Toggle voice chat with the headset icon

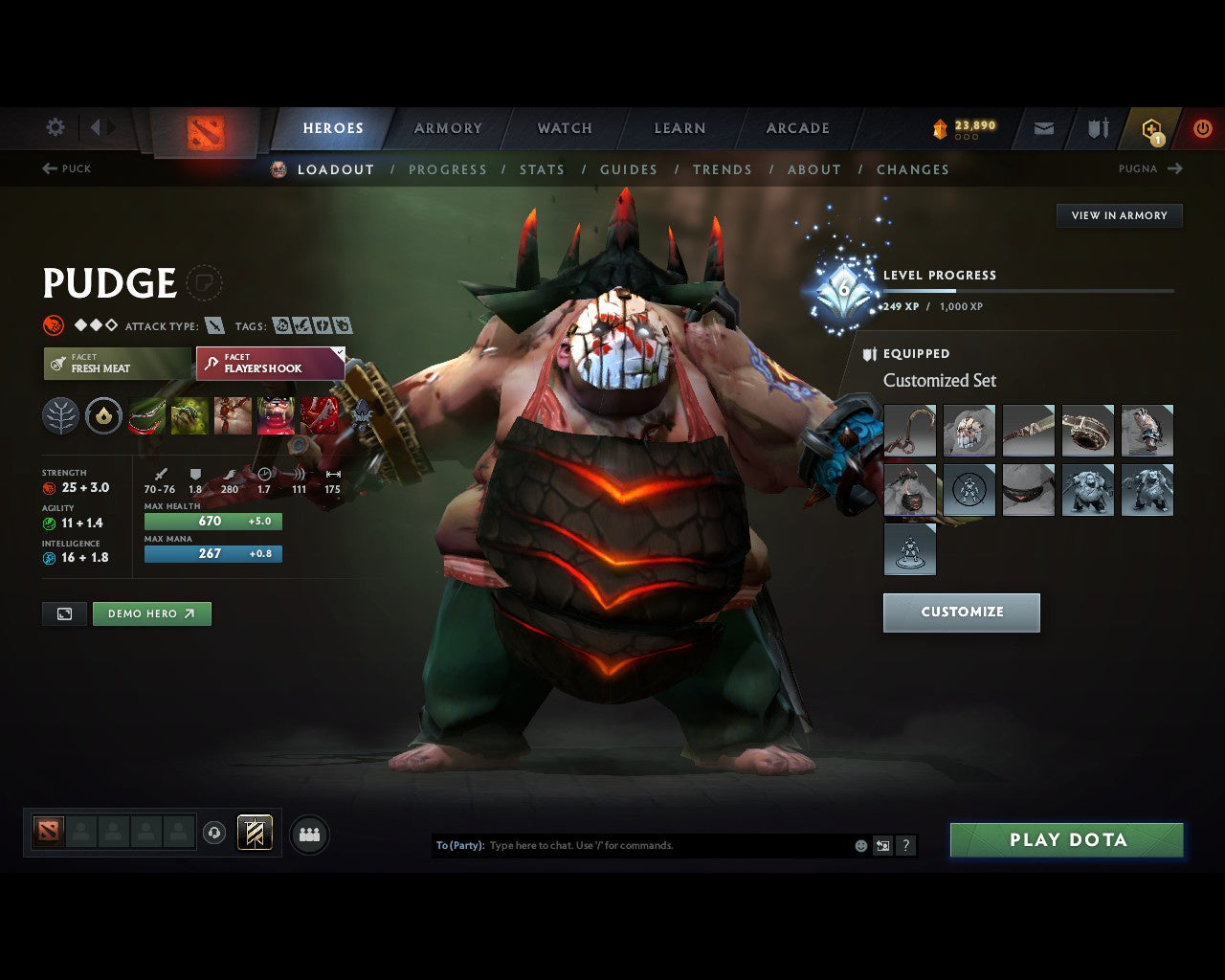tap(212, 834)
